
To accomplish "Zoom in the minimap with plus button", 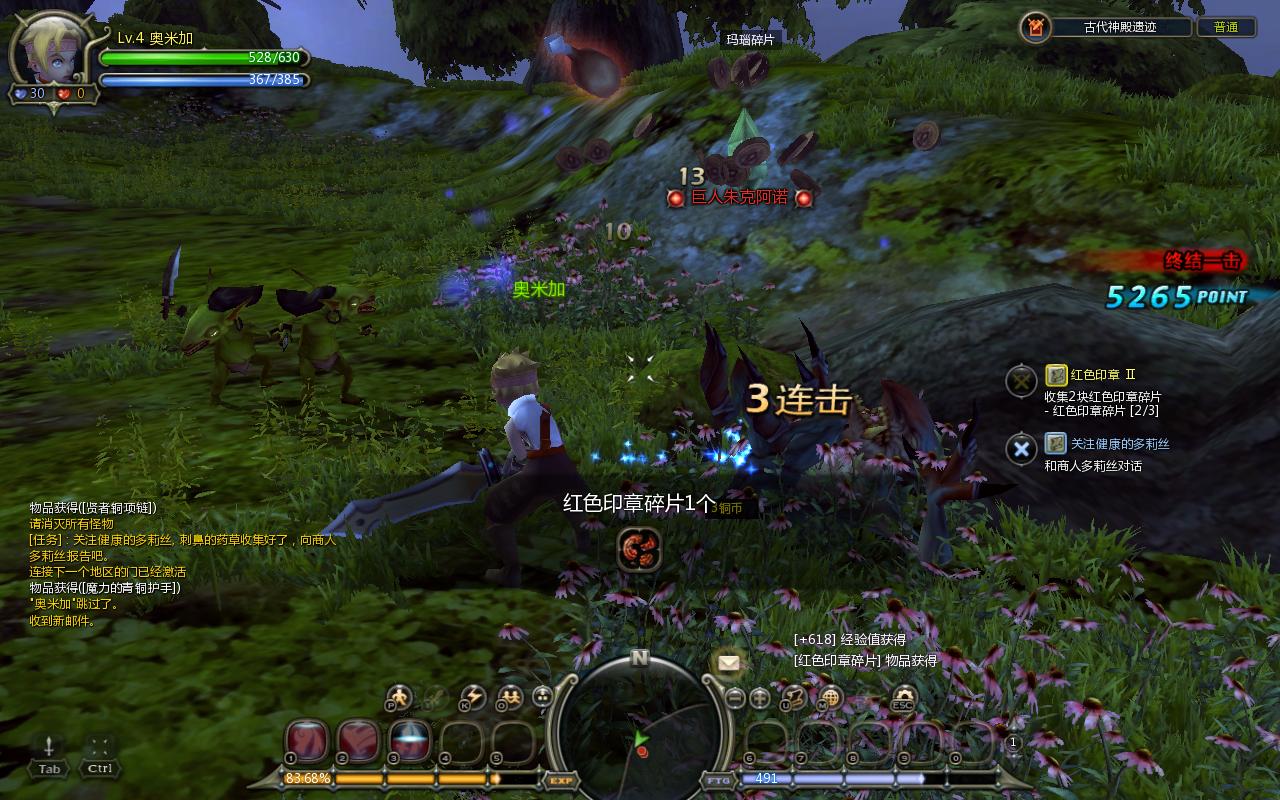I will click(x=760, y=698).
